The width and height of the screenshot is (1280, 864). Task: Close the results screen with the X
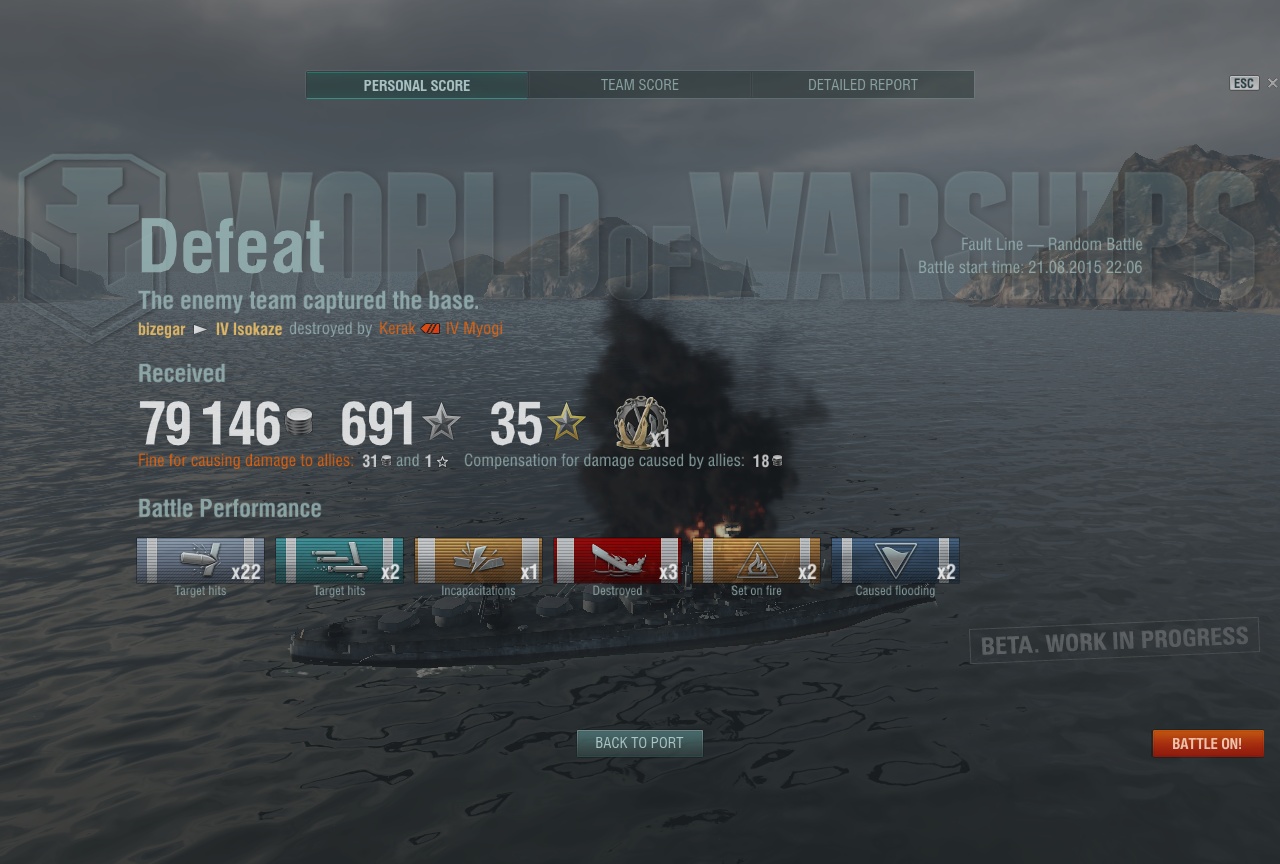coord(1272,83)
